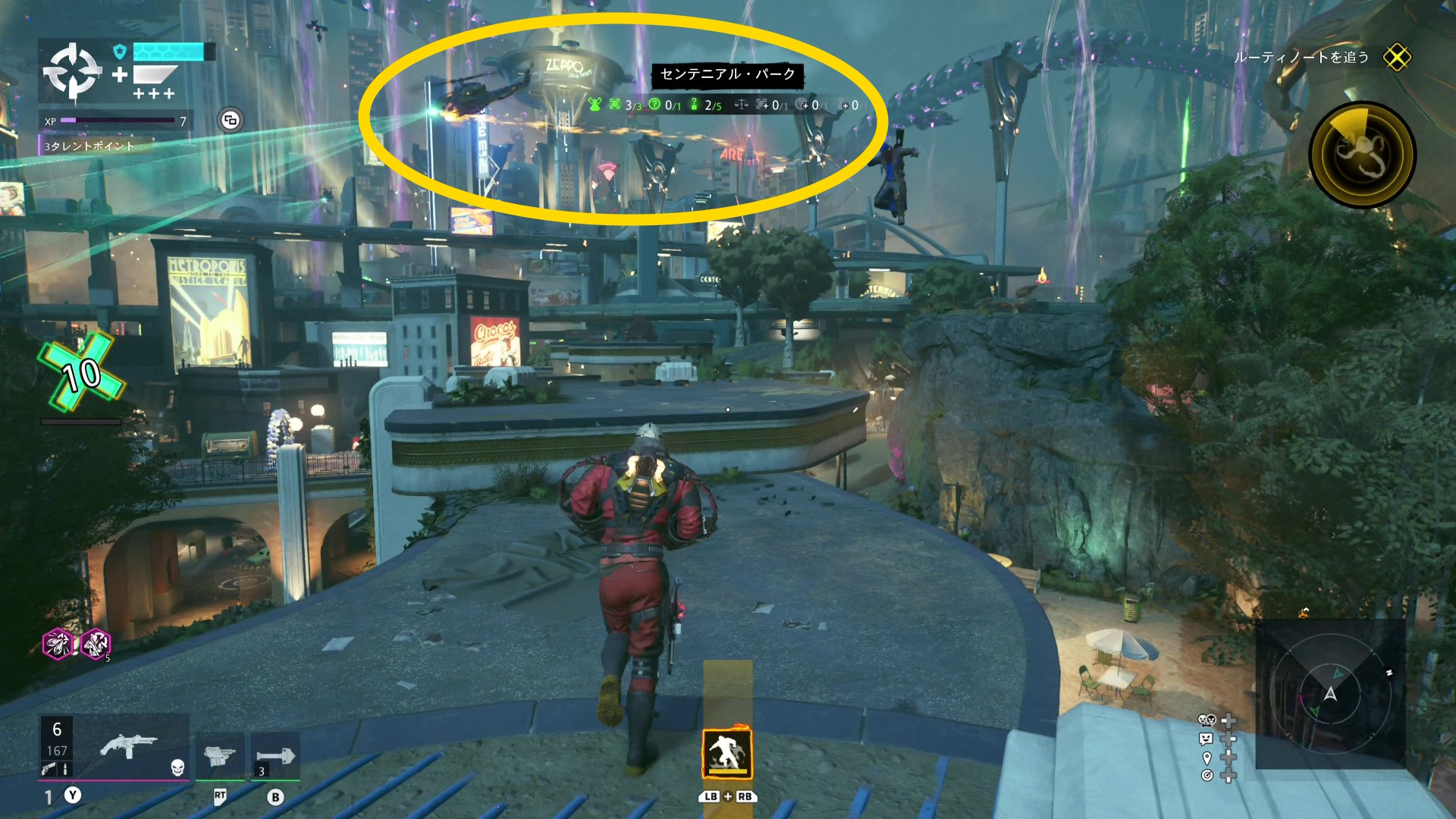Choose the secondary firearm slot
This screenshot has height=819, width=1456.
click(220, 755)
